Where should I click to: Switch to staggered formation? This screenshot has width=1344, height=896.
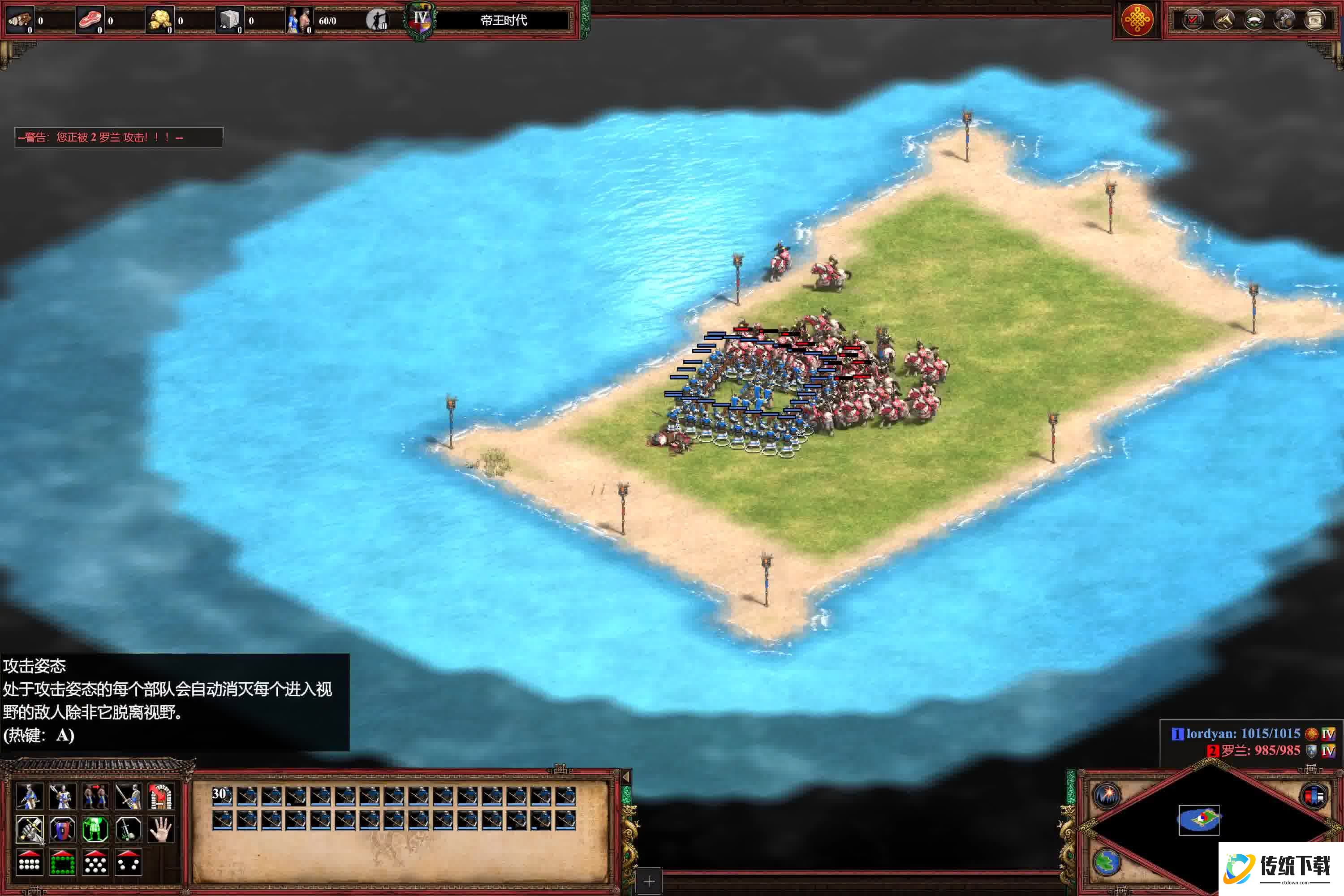[x=95, y=862]
